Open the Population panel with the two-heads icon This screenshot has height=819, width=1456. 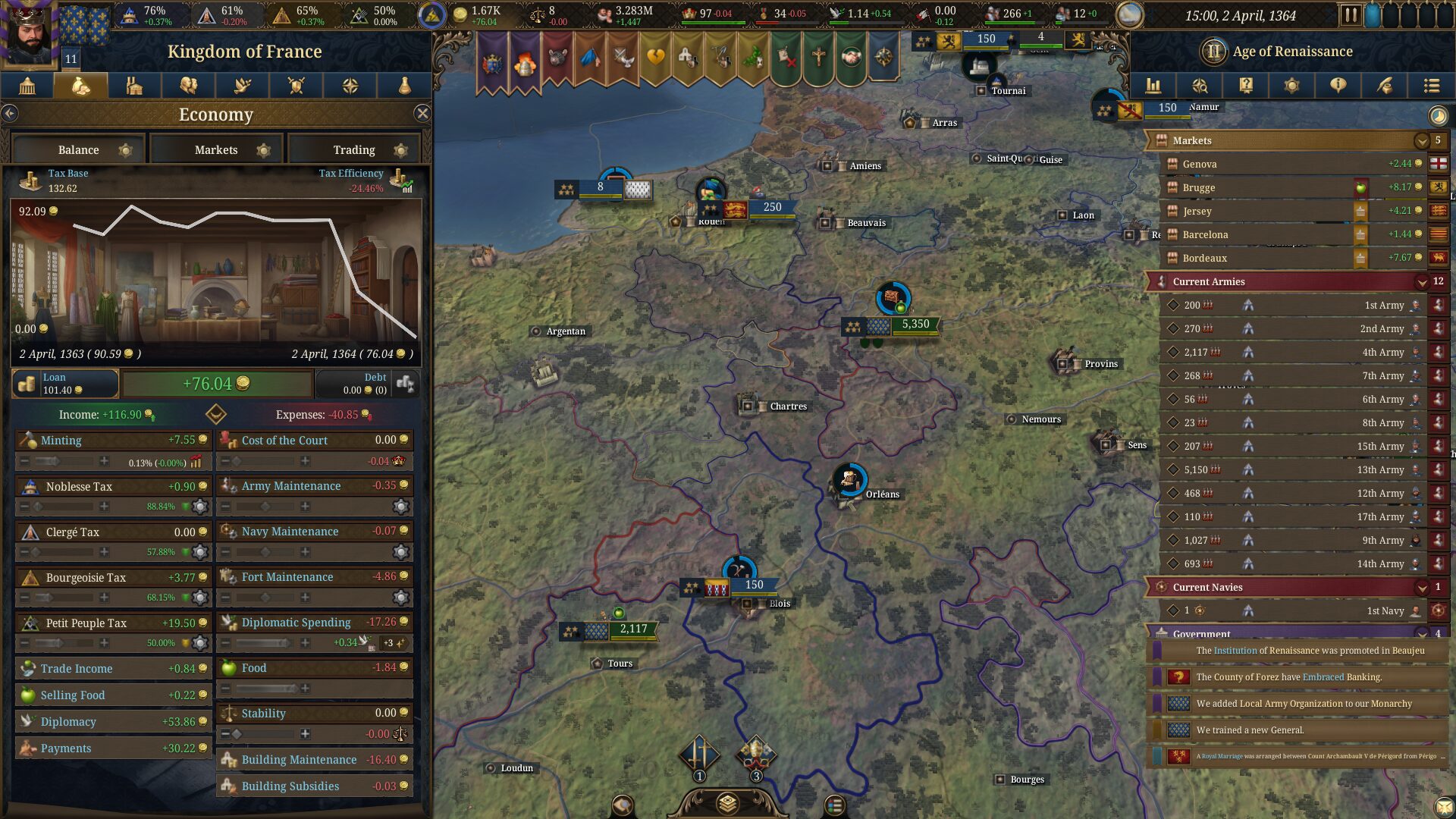click(x=188, y=86)
